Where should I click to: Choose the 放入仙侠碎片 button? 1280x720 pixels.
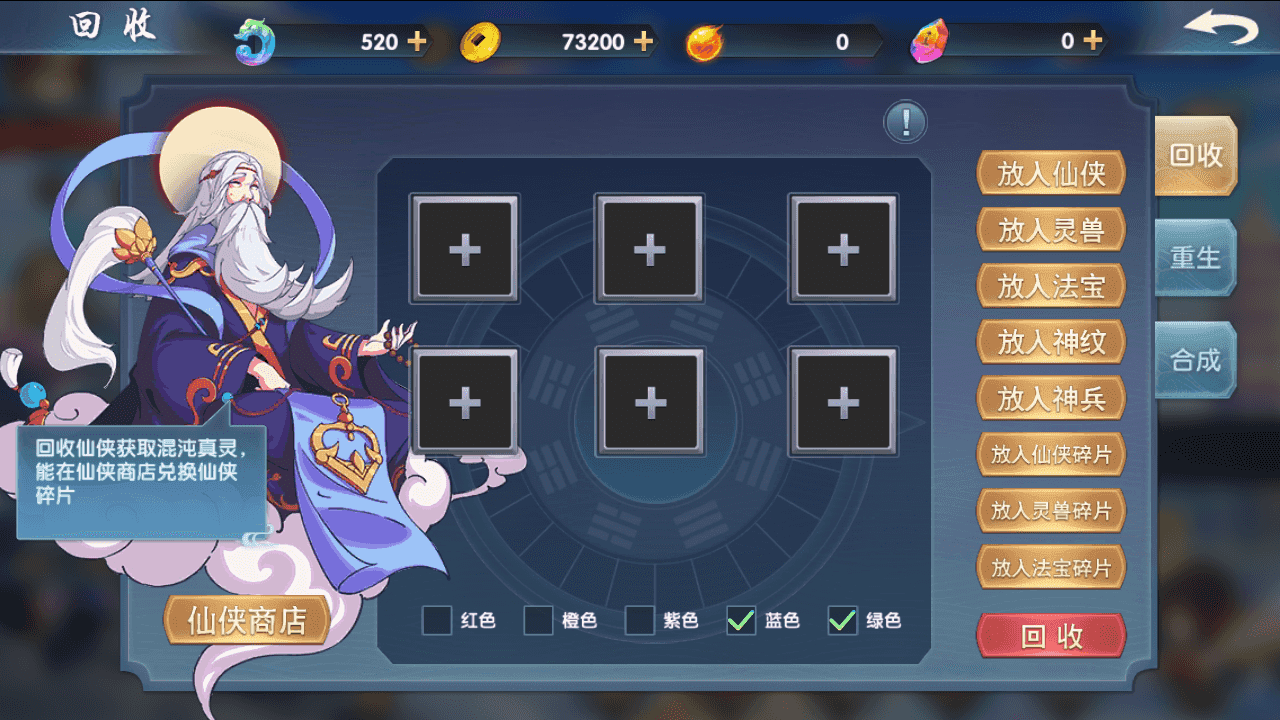pos(1051,454)
